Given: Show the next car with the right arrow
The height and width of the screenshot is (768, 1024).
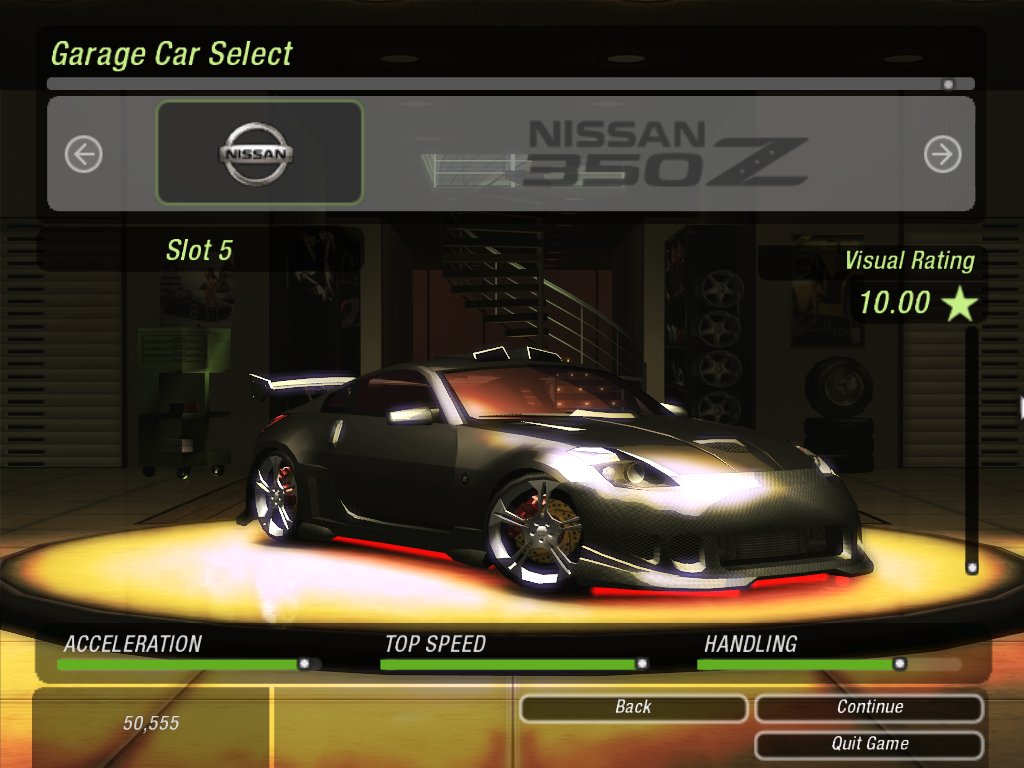Looking at the screenshot, I should click(x=942, y=154).
